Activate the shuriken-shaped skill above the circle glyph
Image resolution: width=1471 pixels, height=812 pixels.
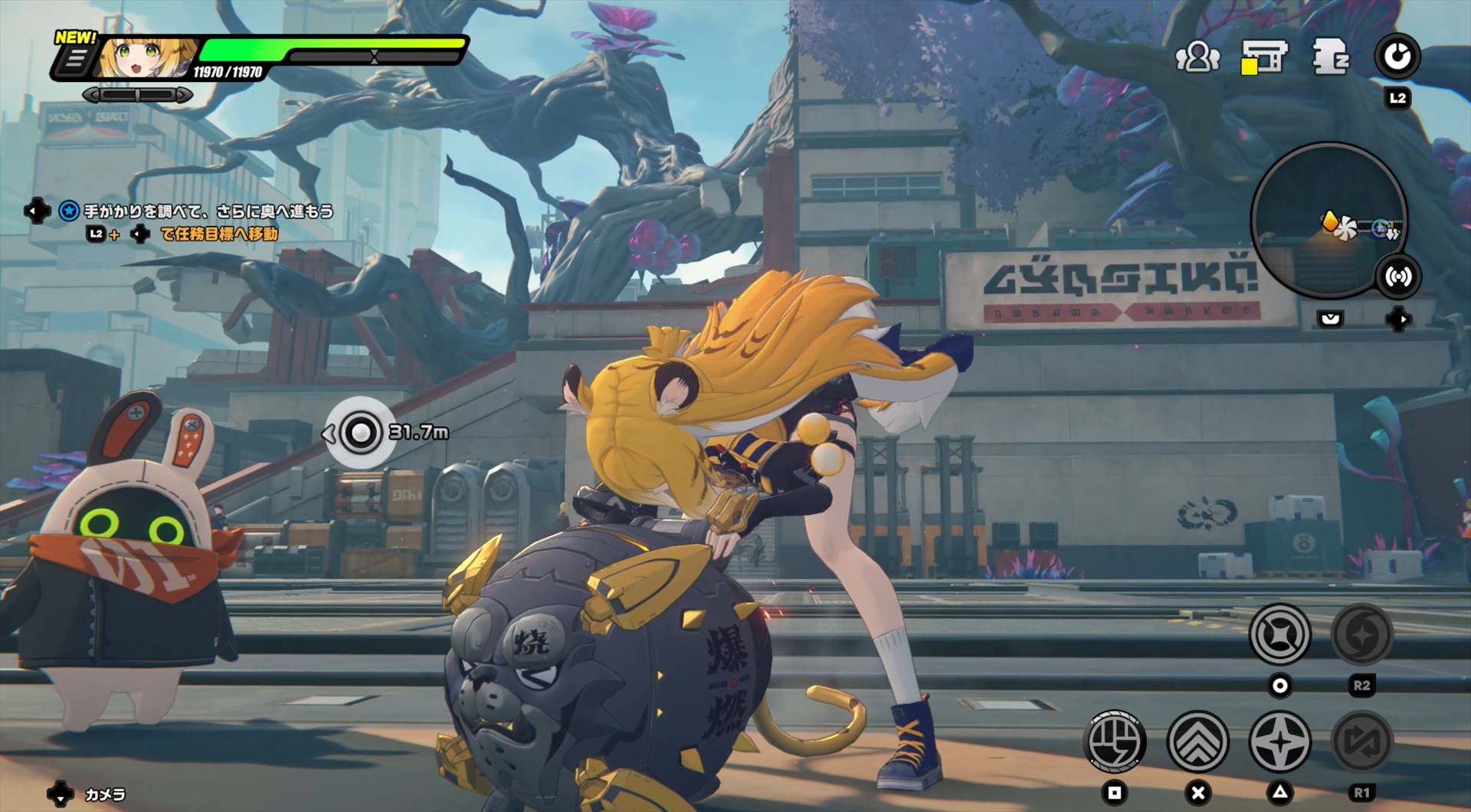(x=1279, y=634)
